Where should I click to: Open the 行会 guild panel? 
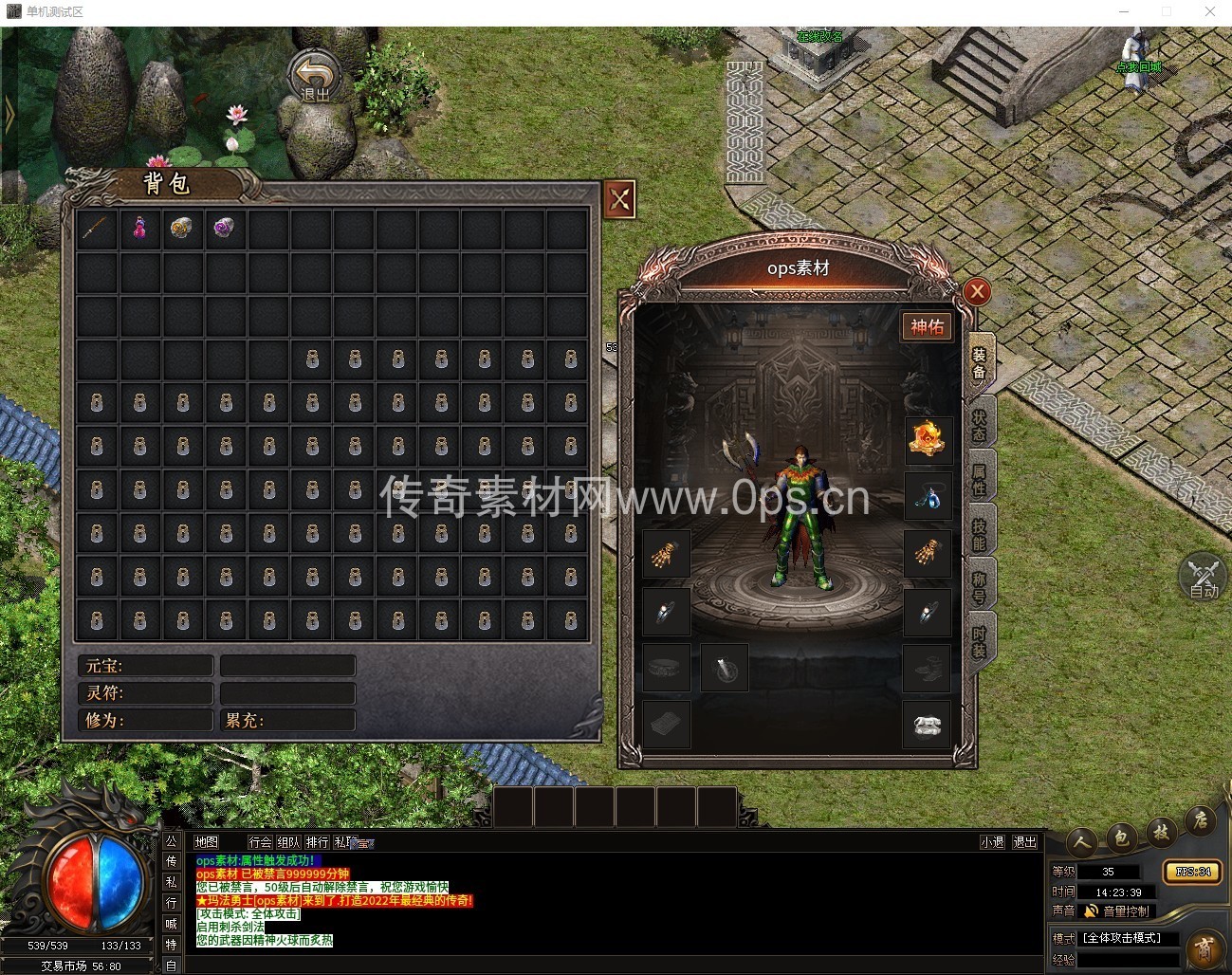(x=260, y=842)
